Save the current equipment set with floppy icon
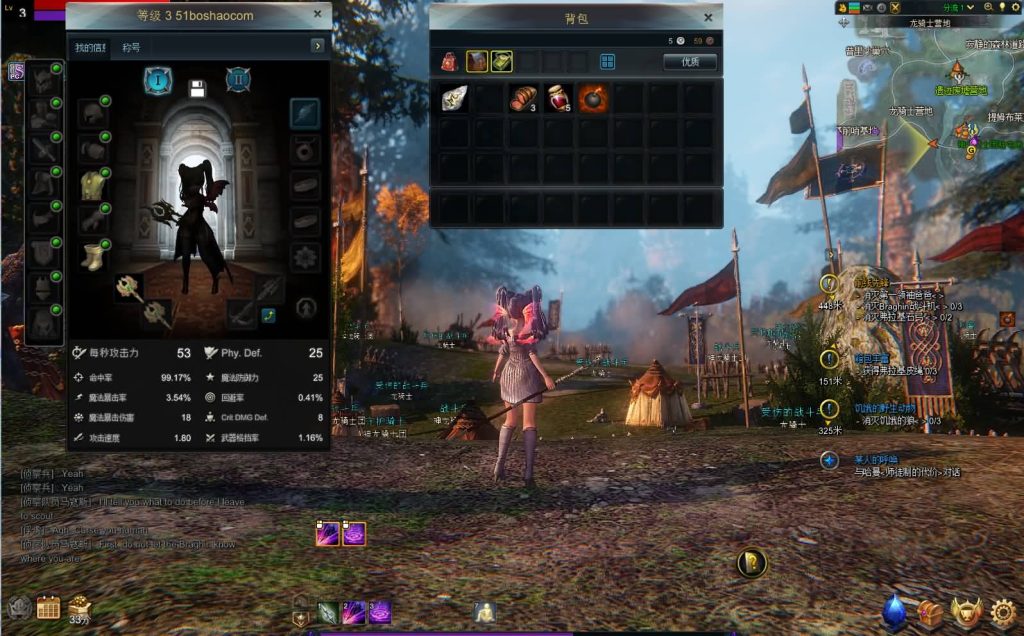The height and width of the screenshot is (636, 1024). [x=197, y=88]
